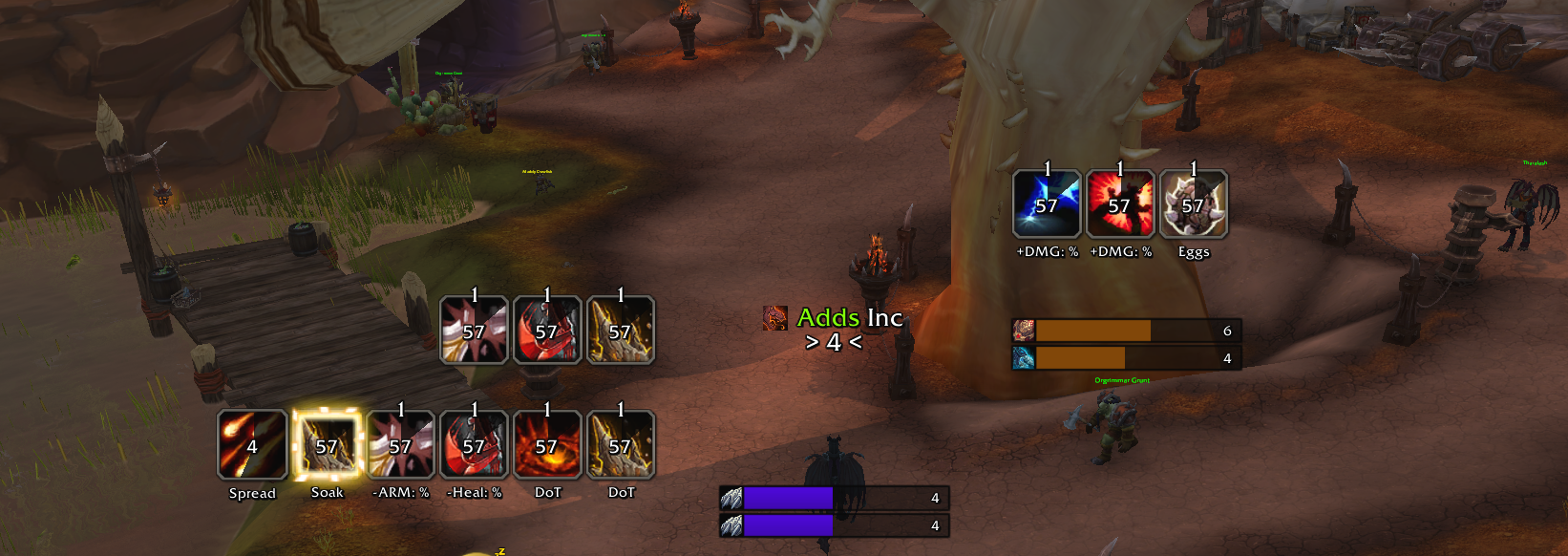
Task: Select the glowing Soak icon
Action: [327, 445]
